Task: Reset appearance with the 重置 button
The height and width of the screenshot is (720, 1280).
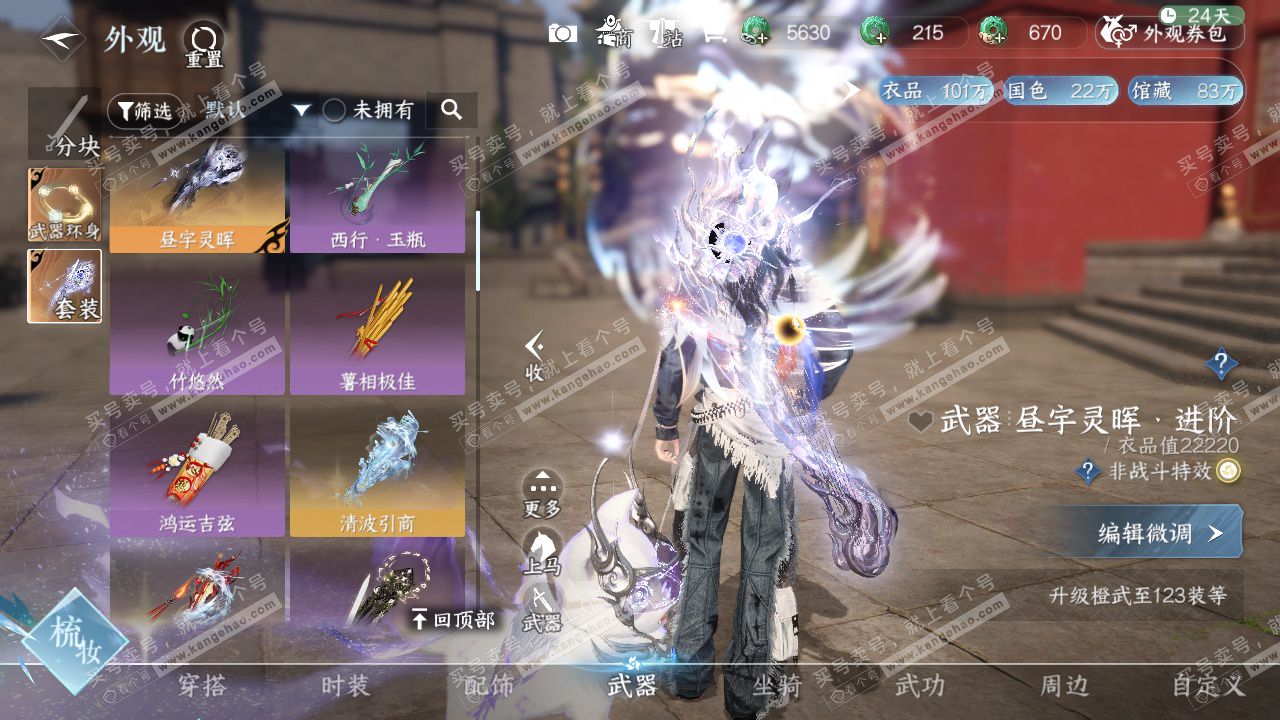Action: pyautogui.click(x=204, y=44)
